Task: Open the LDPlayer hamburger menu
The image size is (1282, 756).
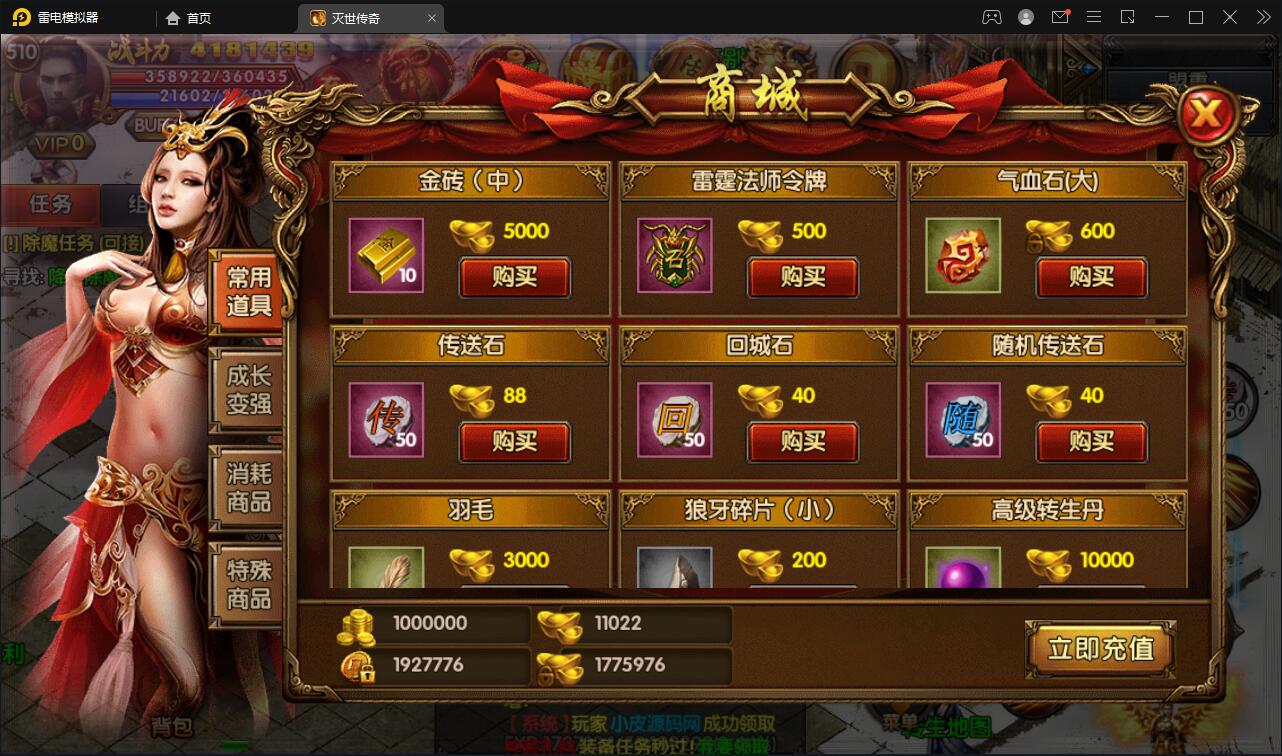Action: (x=1094, y=17)
